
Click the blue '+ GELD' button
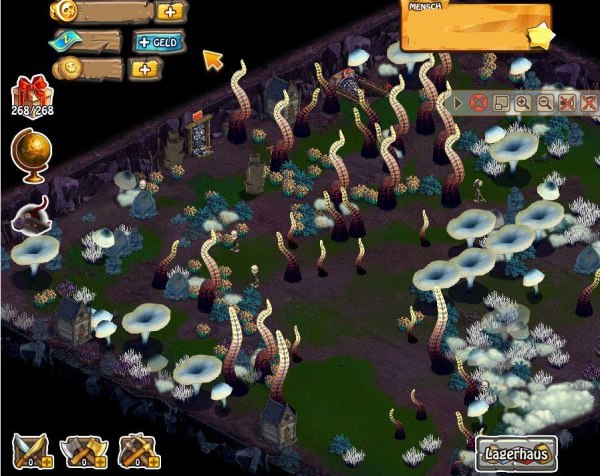156,43
